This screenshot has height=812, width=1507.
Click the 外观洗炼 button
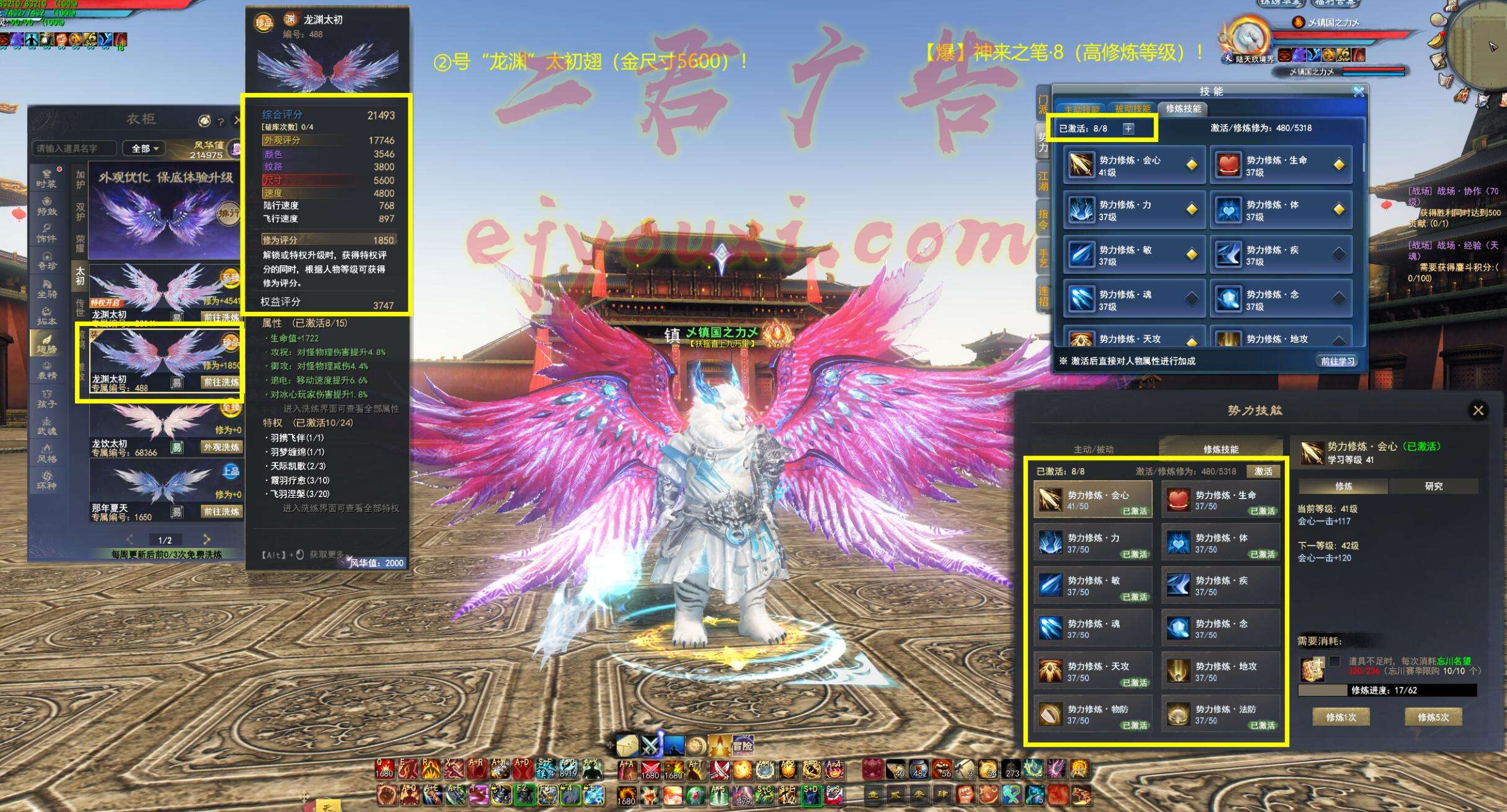[221, 447]
